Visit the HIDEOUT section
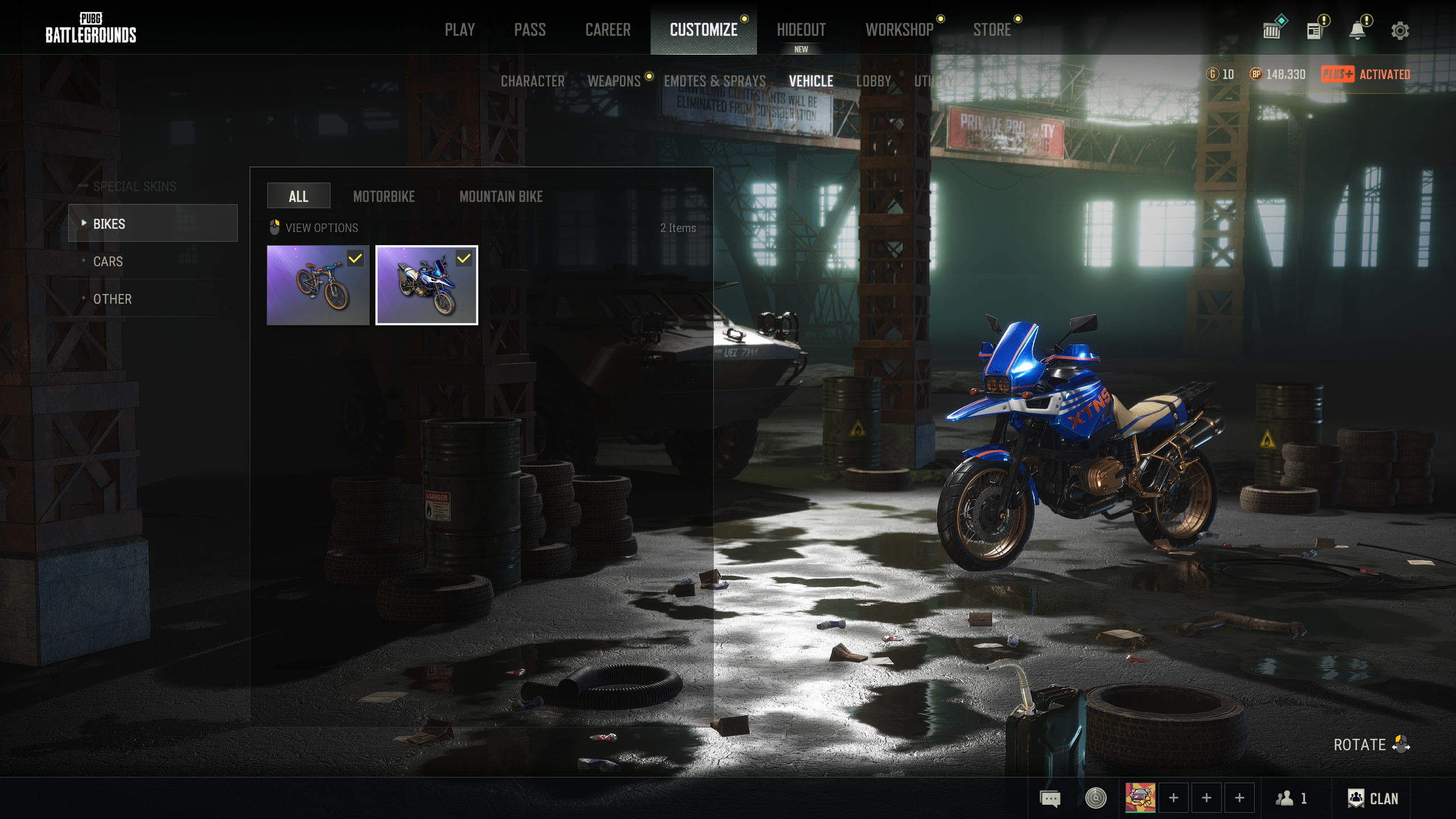 point(801,30)
